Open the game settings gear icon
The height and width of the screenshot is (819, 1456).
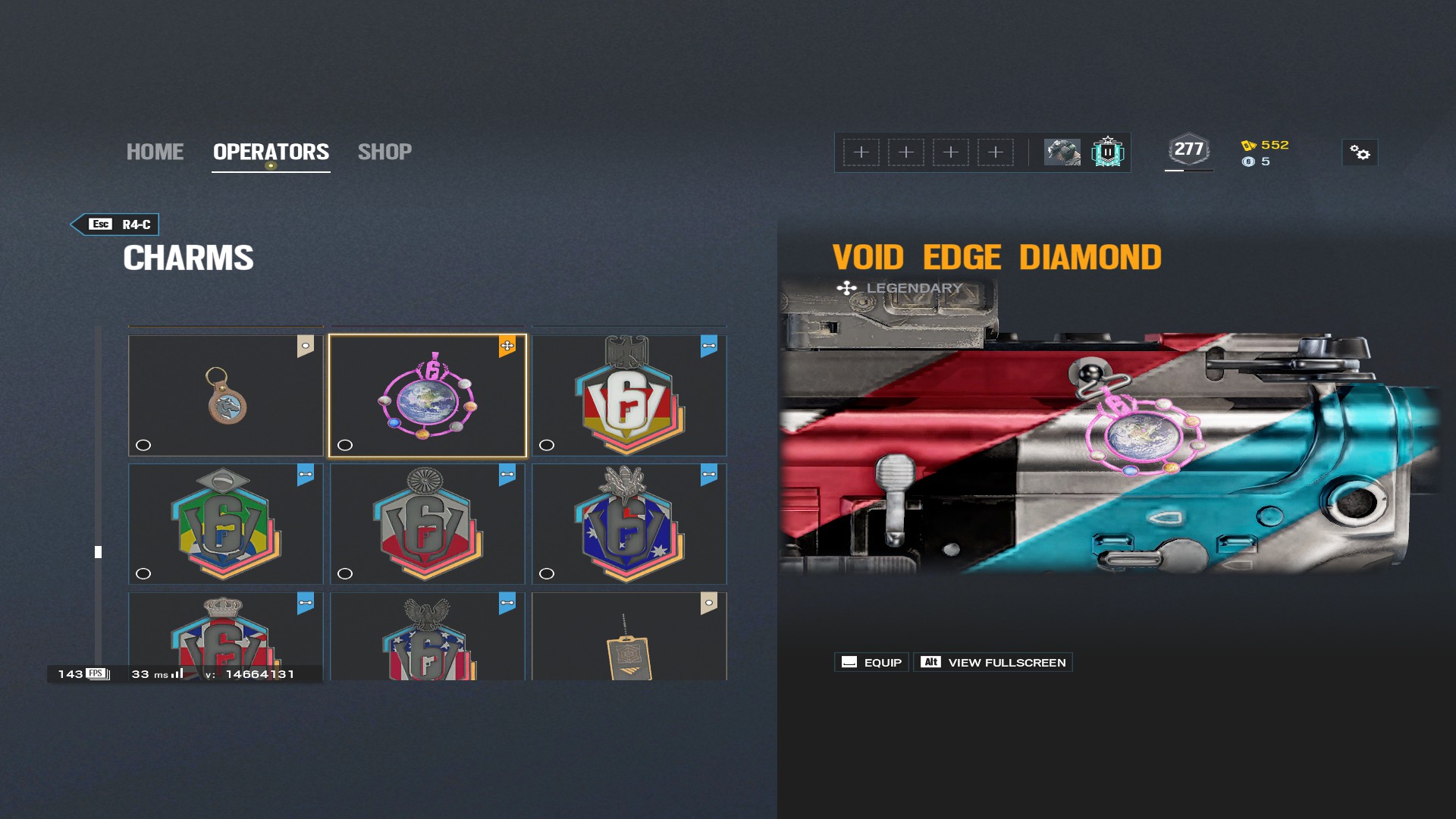tap(1361, 153)
